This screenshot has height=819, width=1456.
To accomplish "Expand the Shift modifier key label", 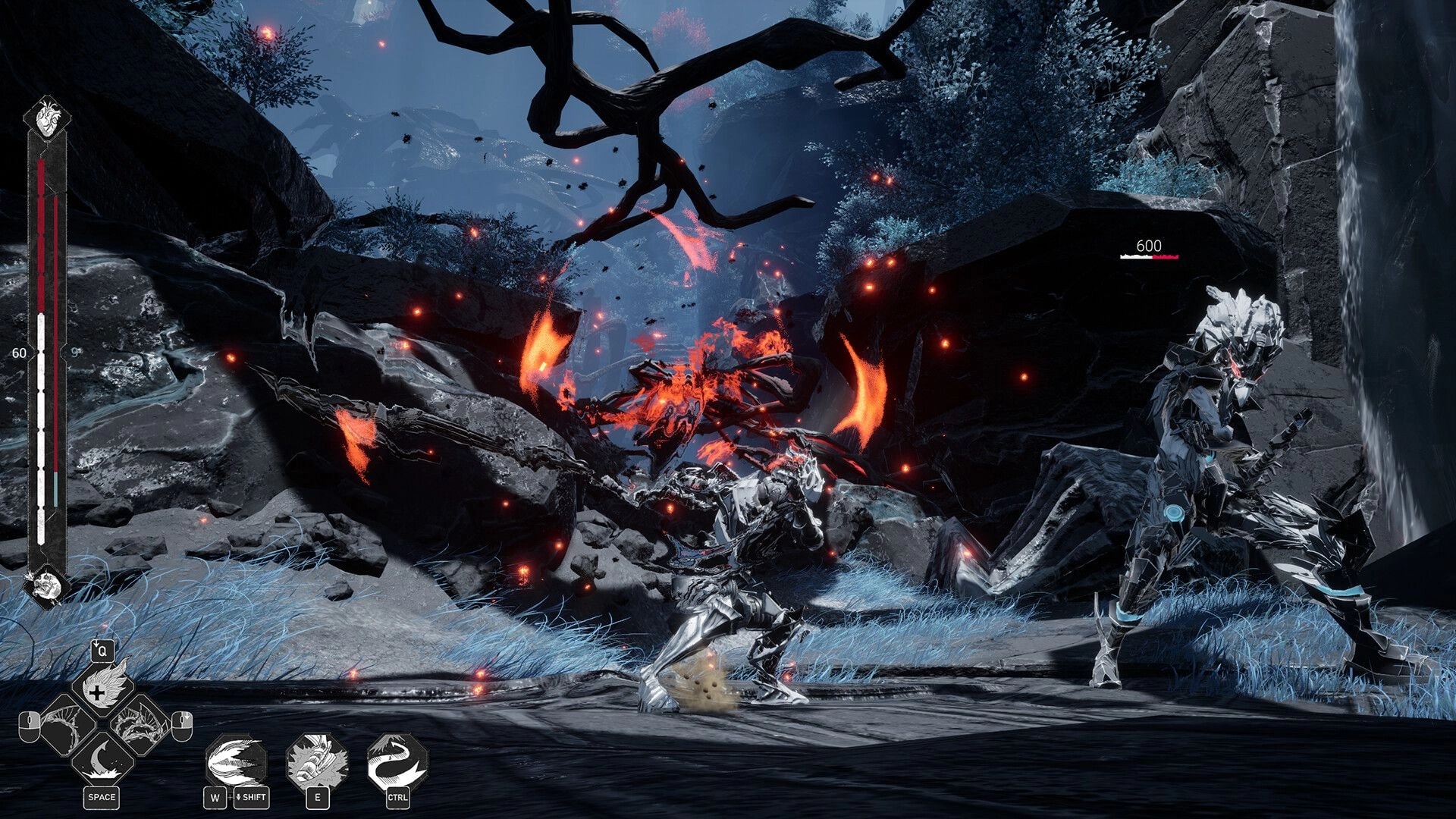I will click(251, 797).
